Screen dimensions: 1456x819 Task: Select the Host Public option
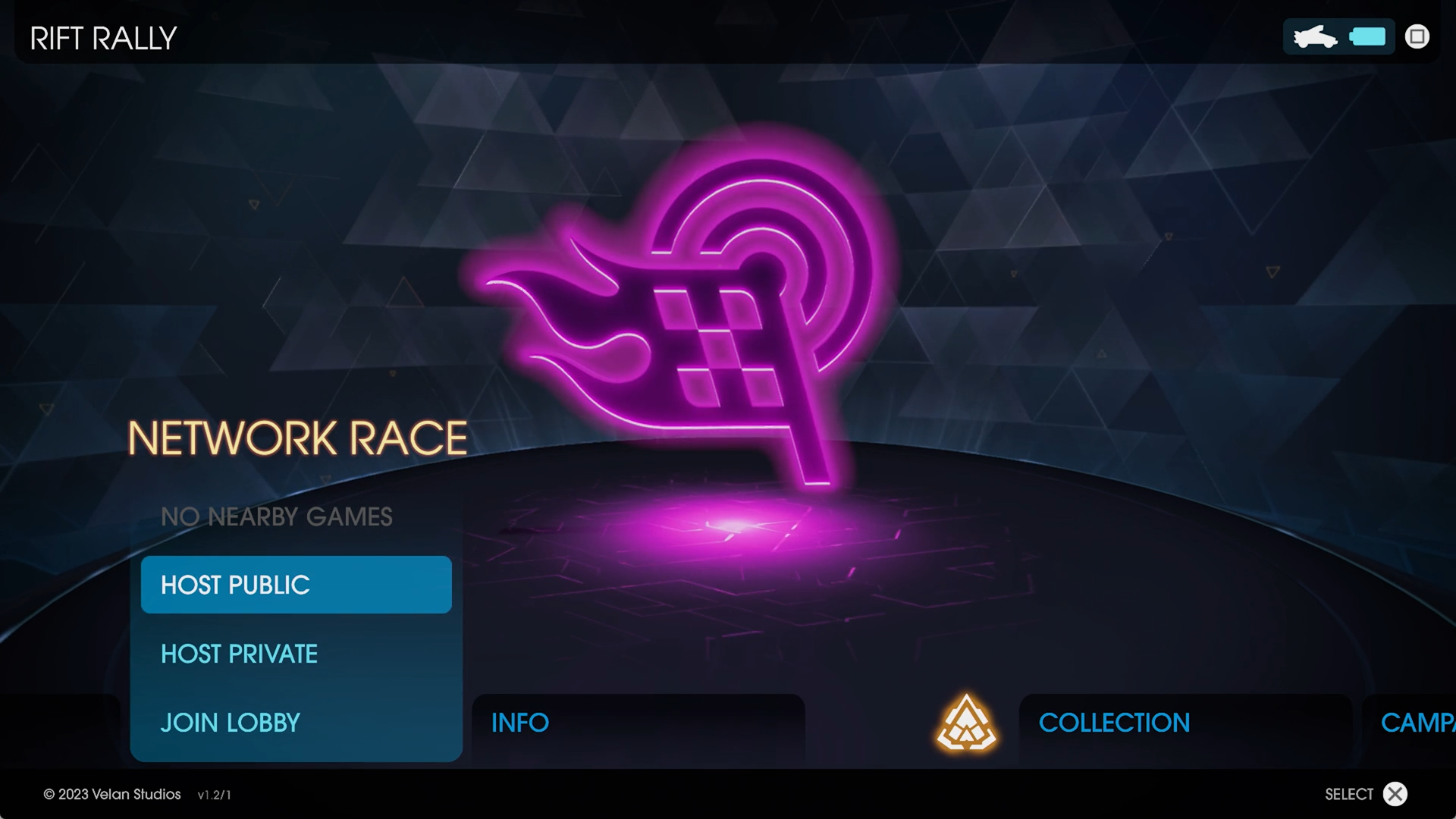point(296,585)
